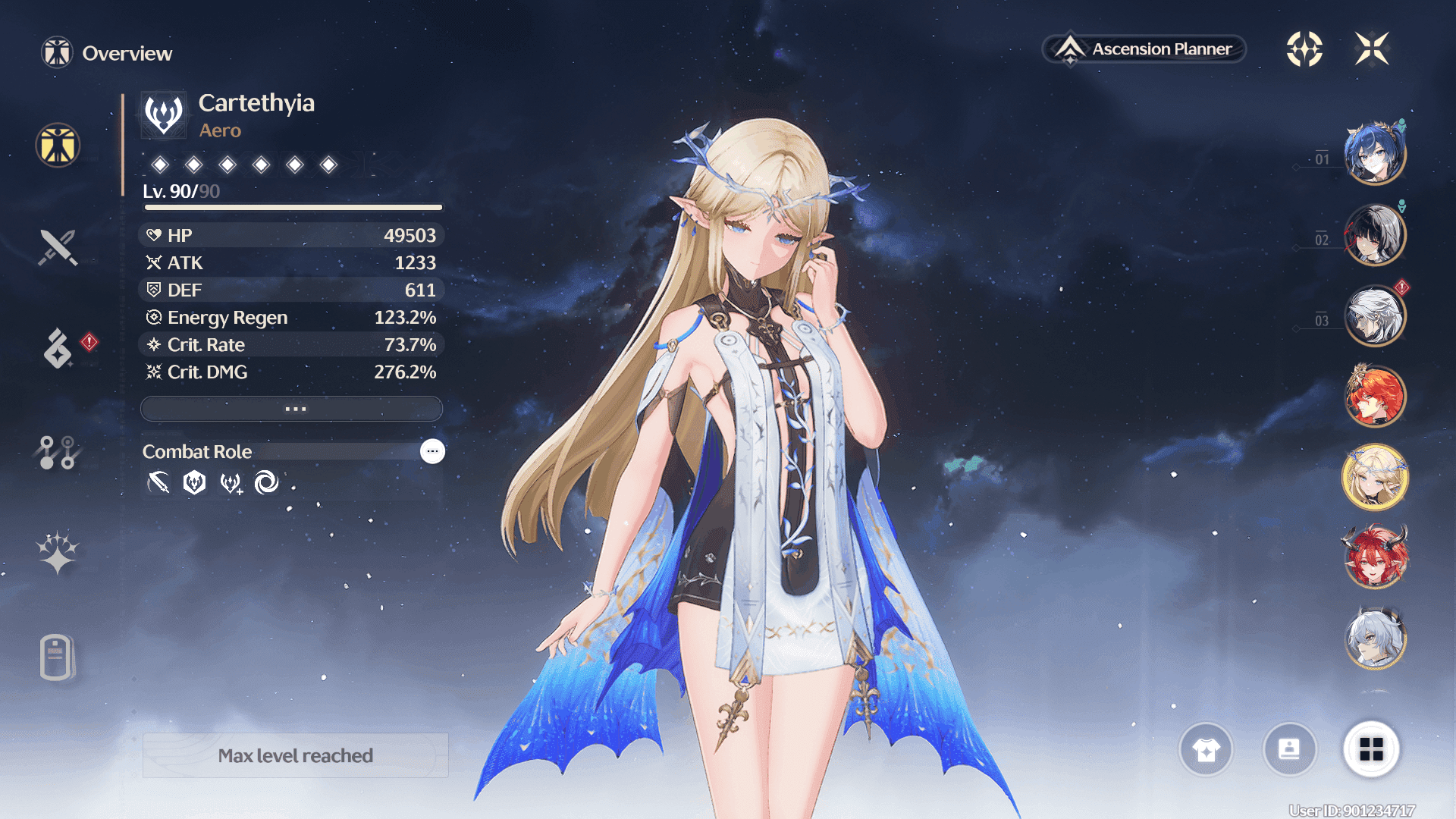Select the overview figure tab in sidebar
The width and height of the screenshot is (1456, 819).
[x=58, y=145]
